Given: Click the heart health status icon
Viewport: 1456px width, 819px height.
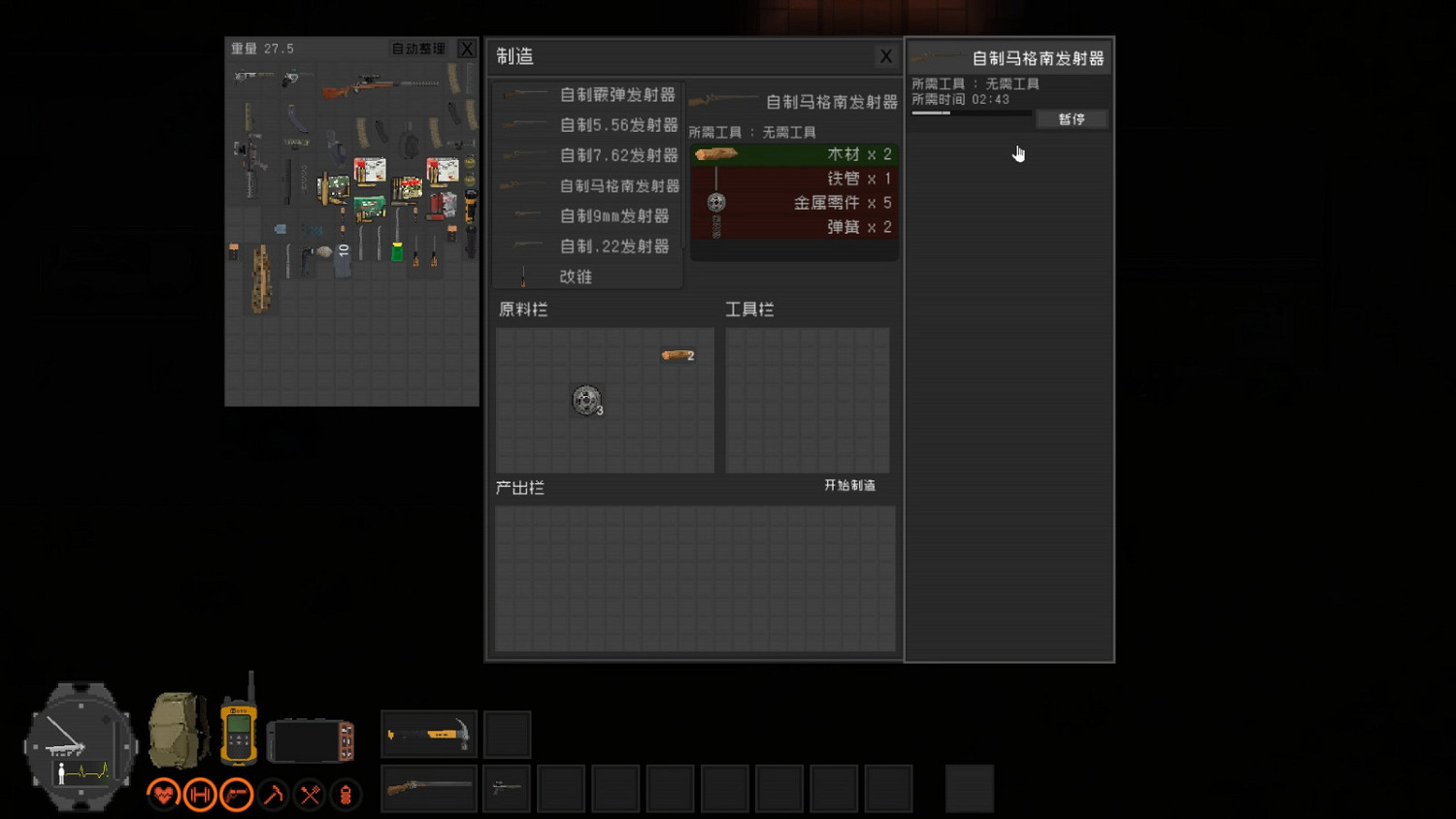Looking at the screenshot, I should [163, 794].
